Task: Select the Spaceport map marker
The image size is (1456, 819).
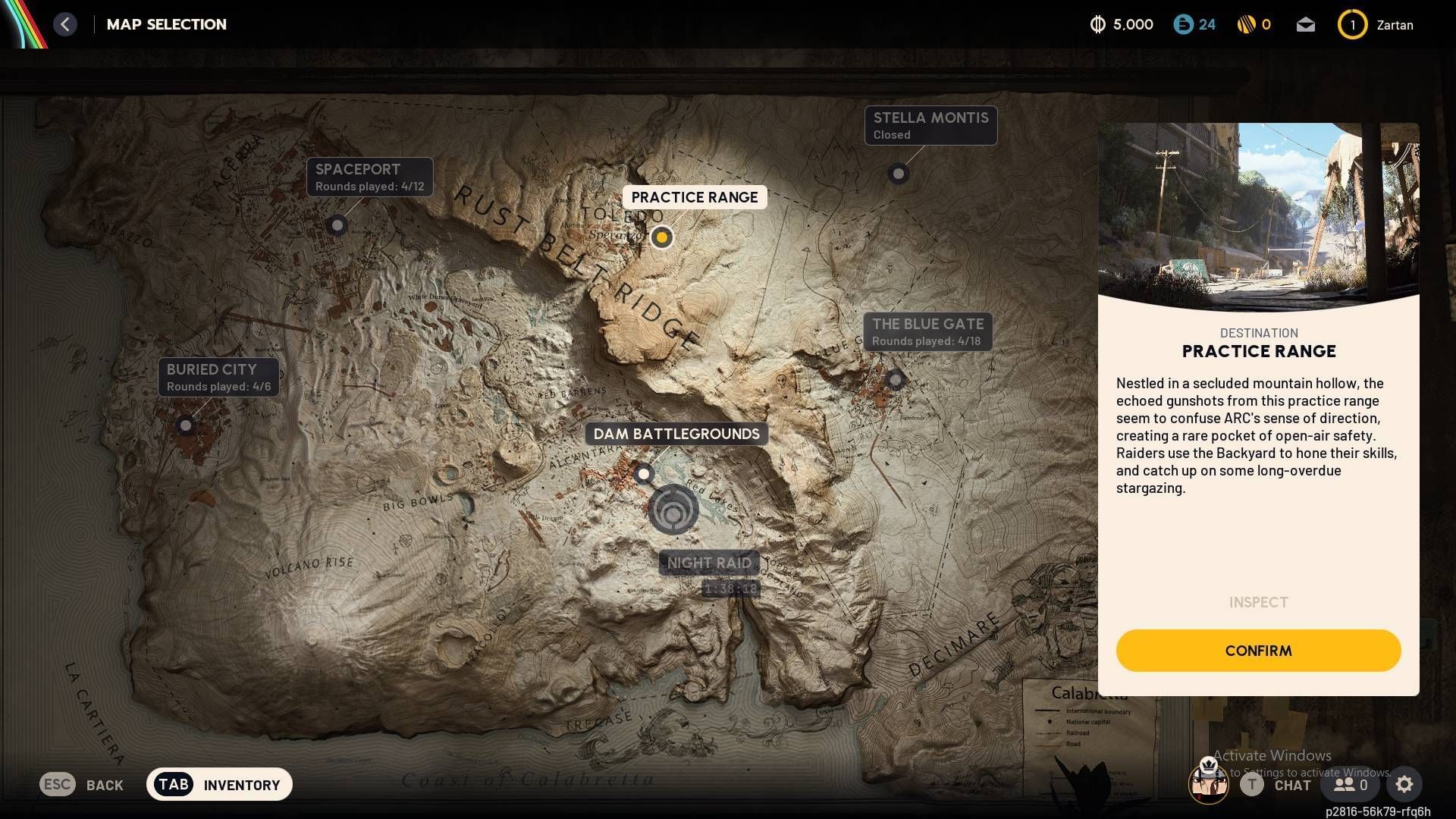Action: click(337, 226)
